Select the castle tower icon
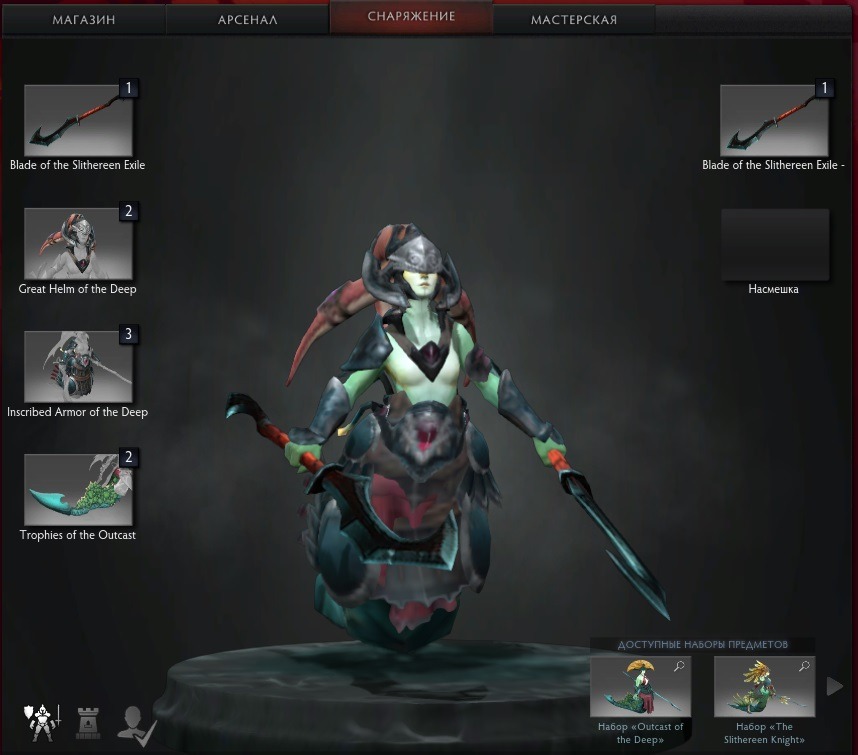 (89, 720)
